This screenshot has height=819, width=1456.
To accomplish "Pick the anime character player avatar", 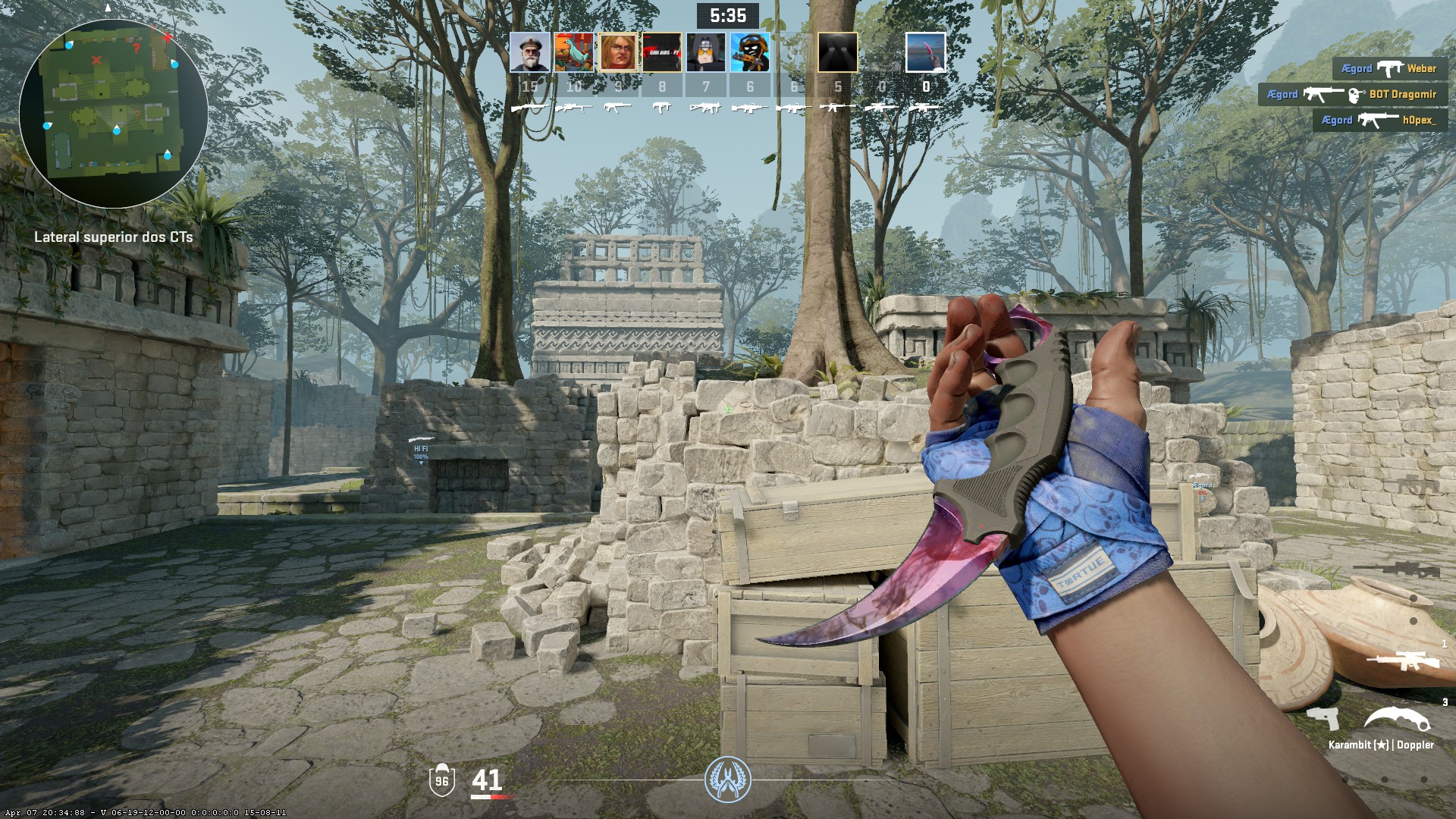I will point(705,52).
